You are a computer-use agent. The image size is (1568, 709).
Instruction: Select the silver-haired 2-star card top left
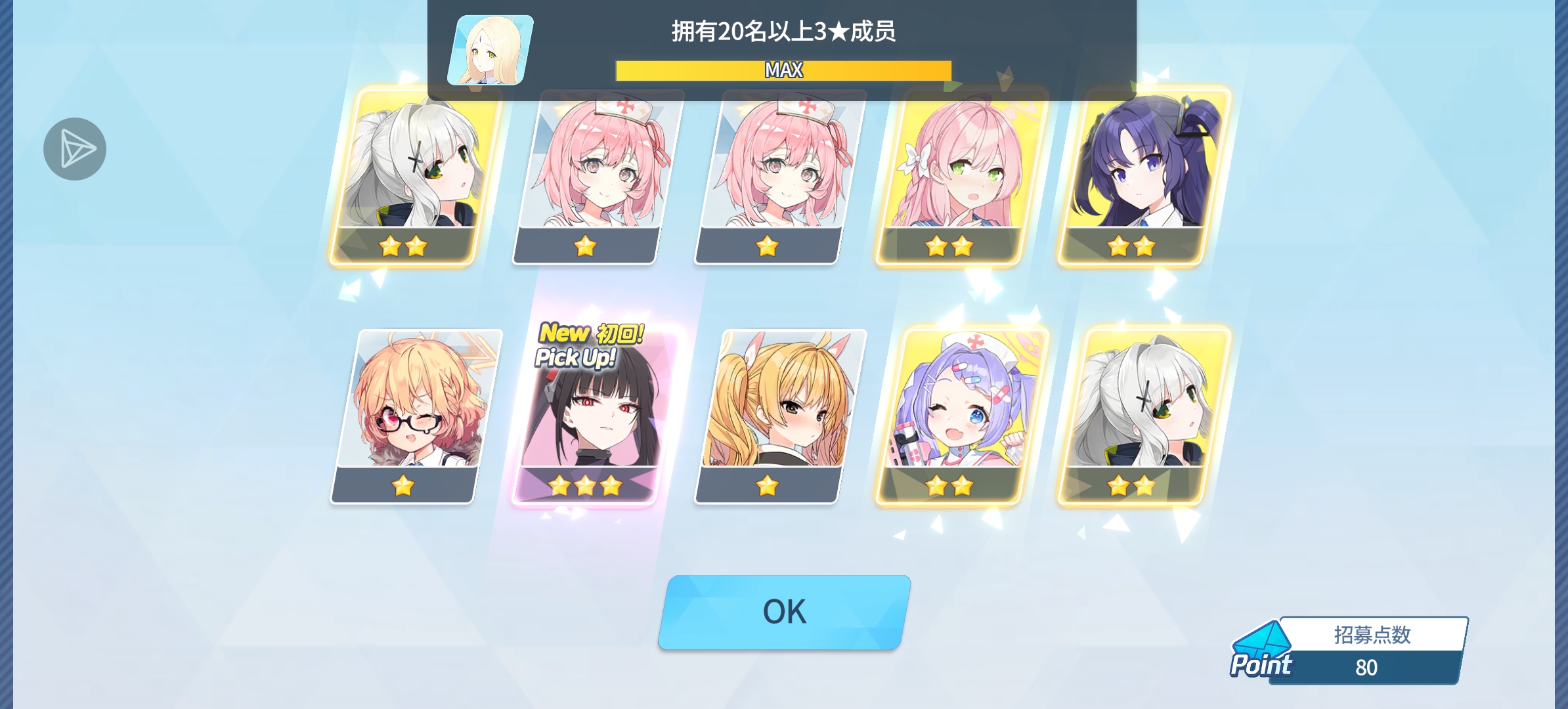tap(408, 177)
